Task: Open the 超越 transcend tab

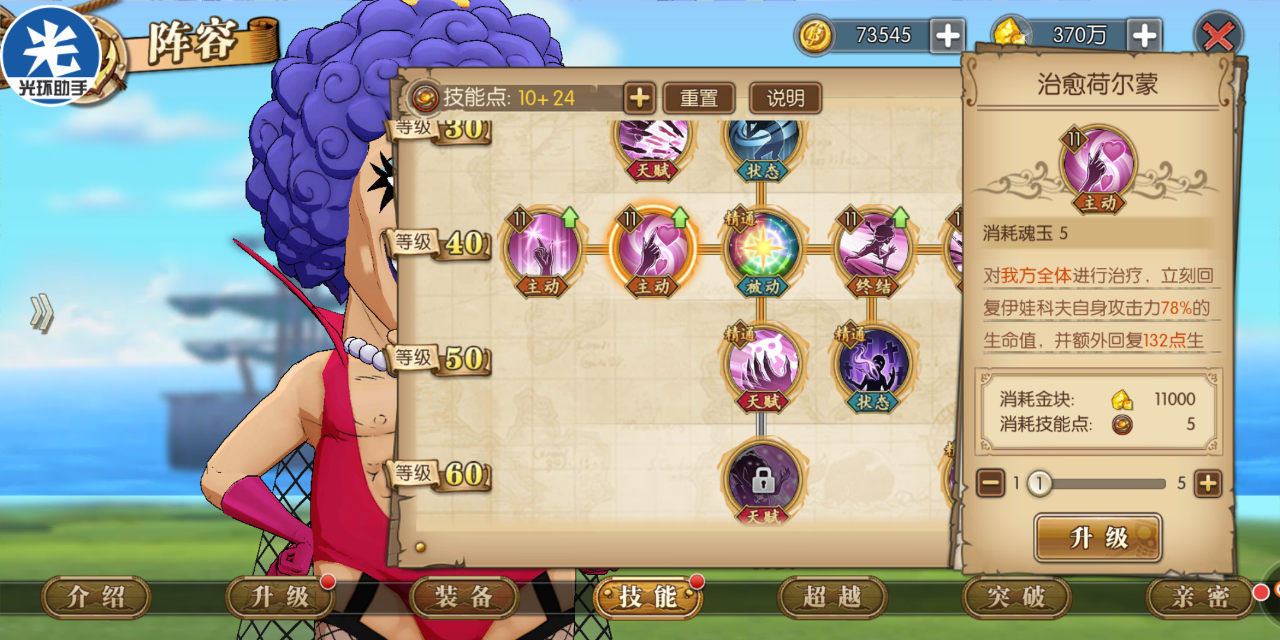Action: (x=832, y=598)
